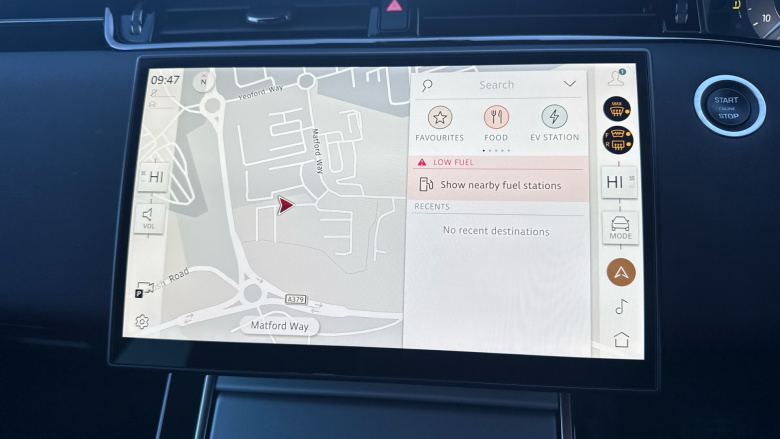Select the orange navigation arrow icon
The height and width of the screenshot is (439, 780).
click(620, 271)
